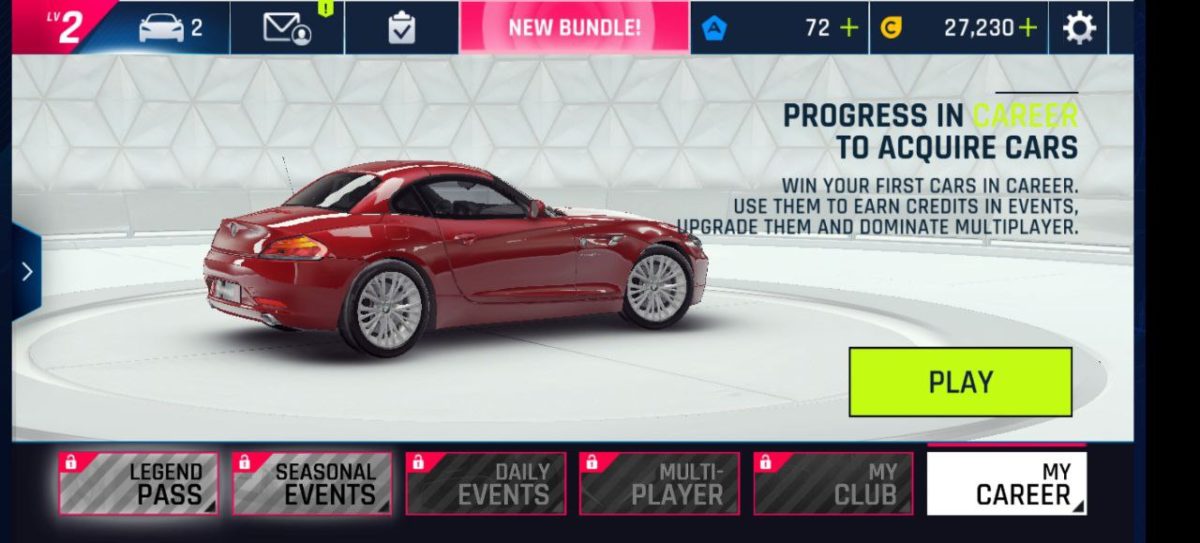Check the mail inbox envelope icon
This screenshot has height=543, width=1200.
pyautogui.click(x=286, y=28)
